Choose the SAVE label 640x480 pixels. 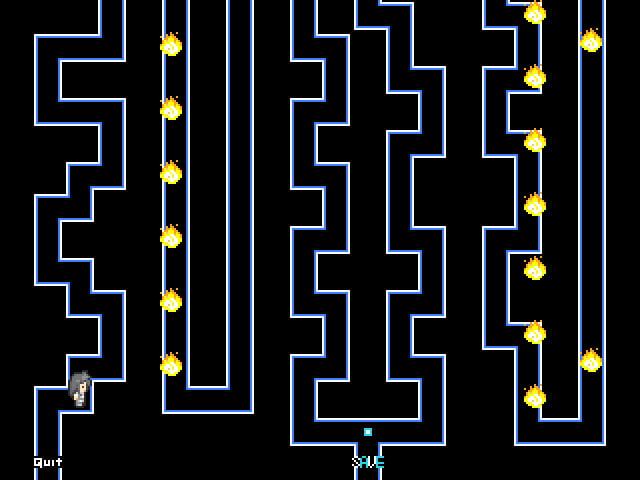click(368, 462)
